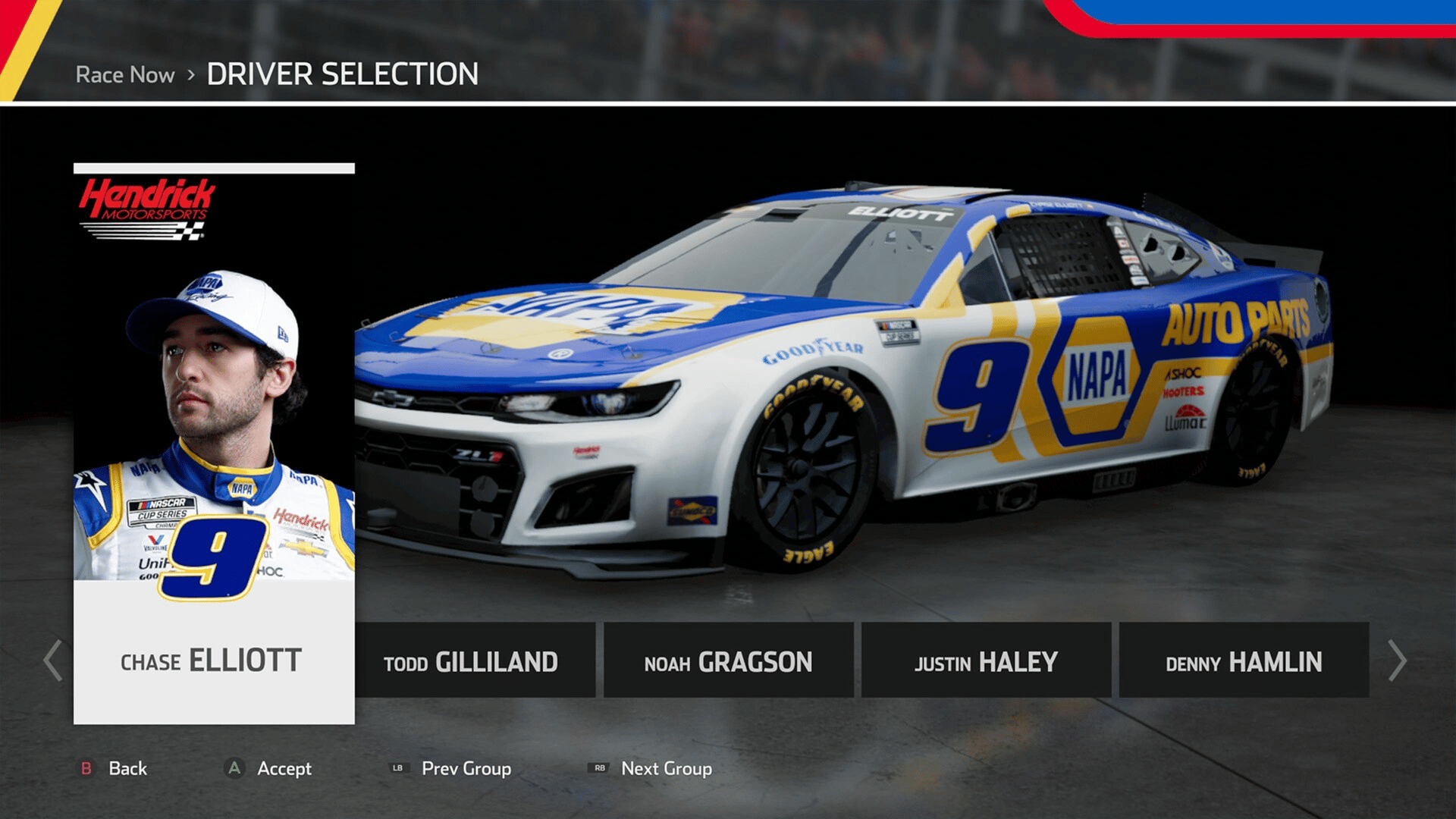The width and height of the screenshot is (1456, 819).
Task: Select Justin Haley from the driver list
Action: (986, 661)
